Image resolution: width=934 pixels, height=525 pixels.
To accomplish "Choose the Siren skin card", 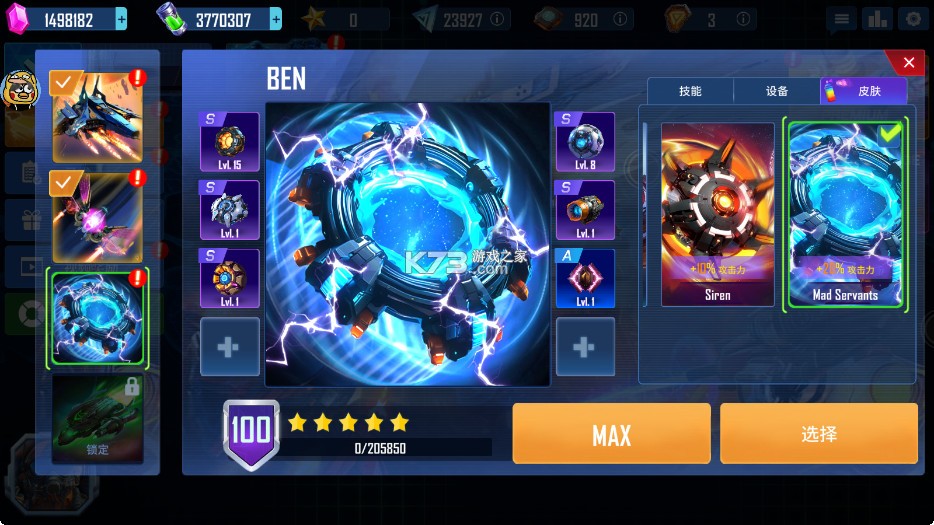I will (x=717, y=214).
